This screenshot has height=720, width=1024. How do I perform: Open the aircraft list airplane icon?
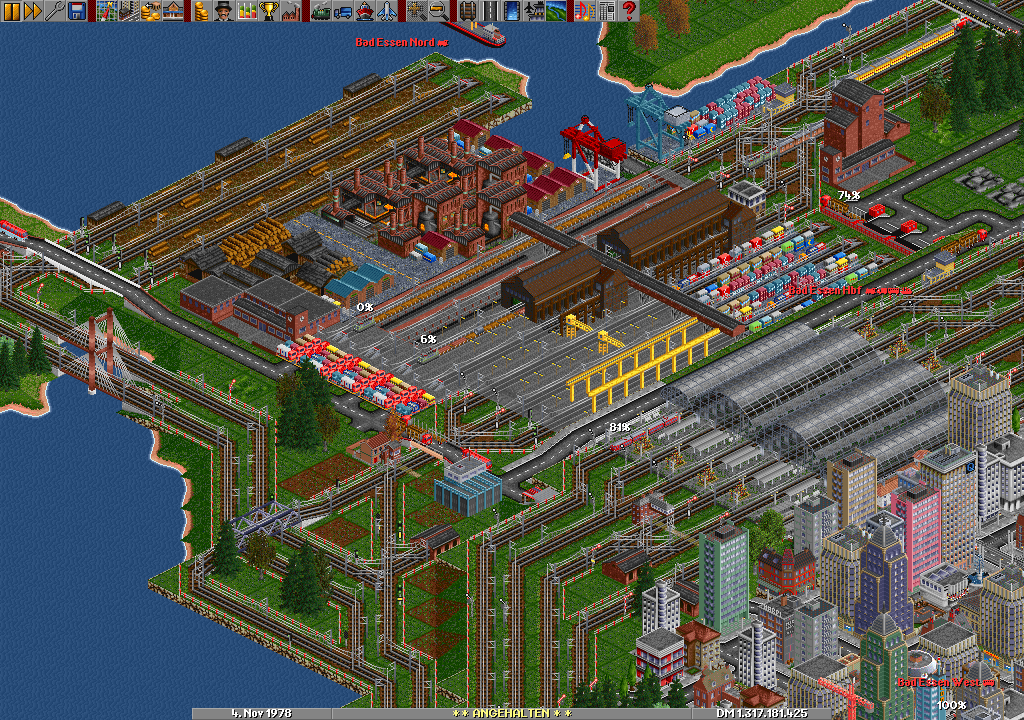[387, 11]
